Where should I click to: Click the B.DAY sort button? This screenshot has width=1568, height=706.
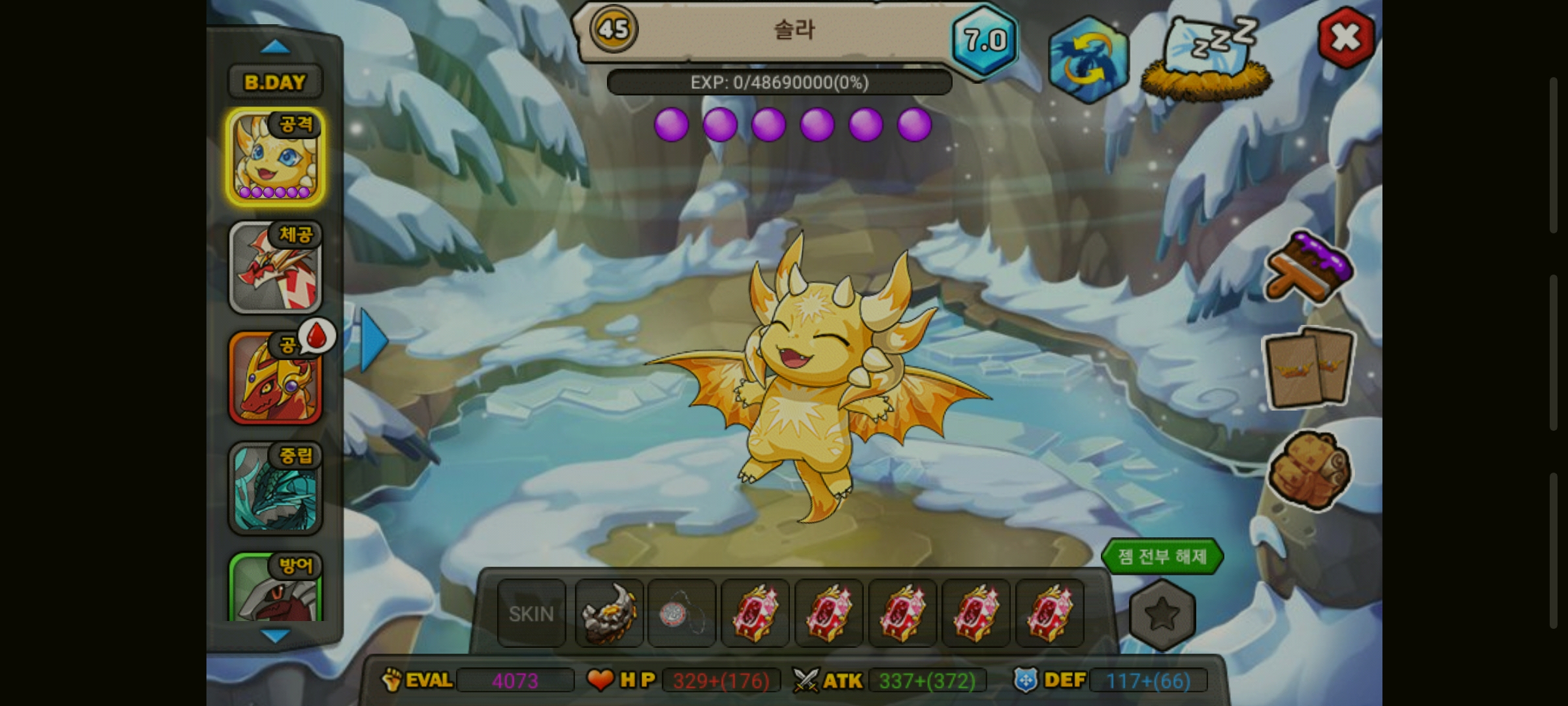coord(274,82)
